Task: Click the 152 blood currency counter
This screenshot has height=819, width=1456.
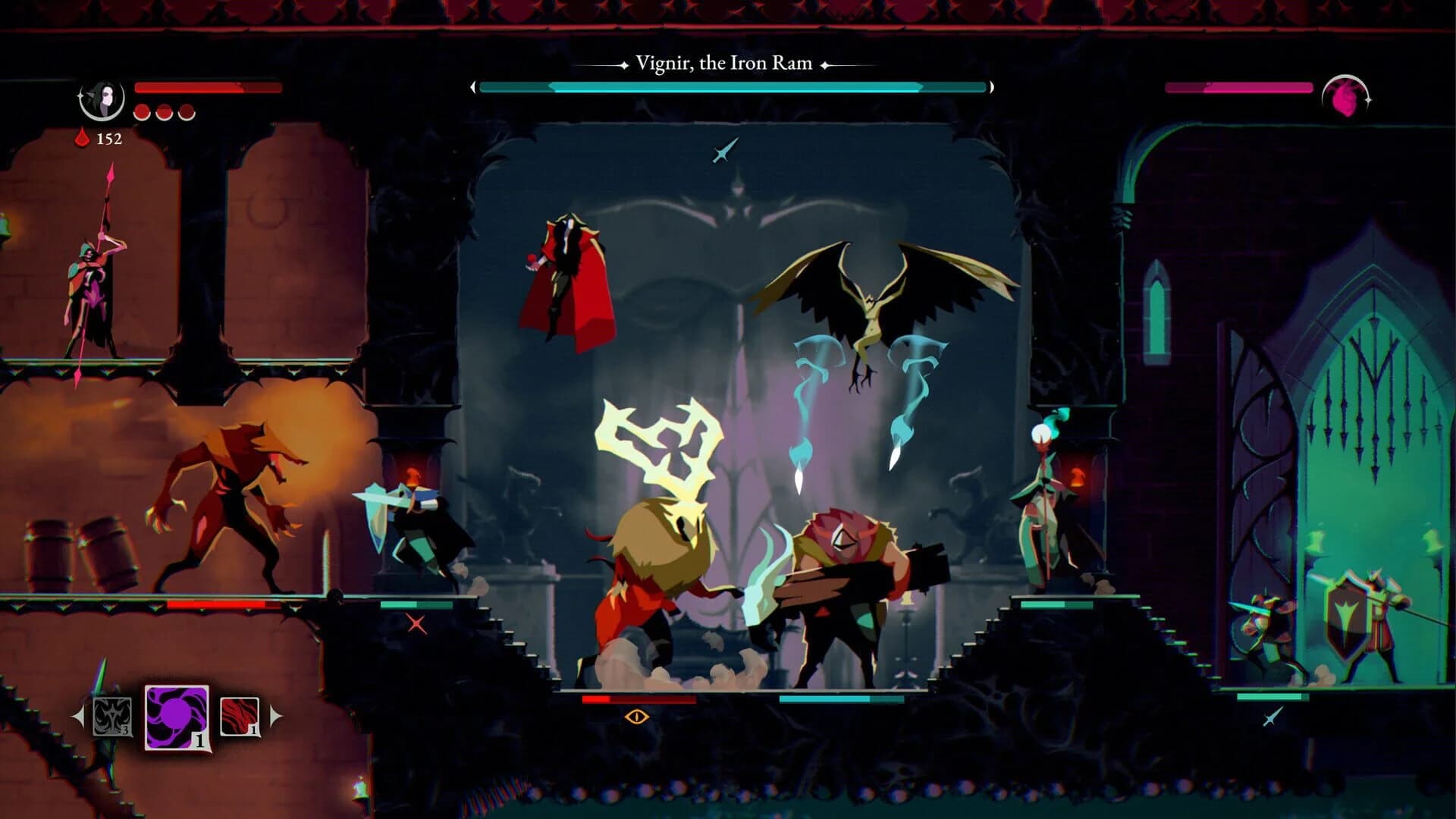Action: click(111, 140)
